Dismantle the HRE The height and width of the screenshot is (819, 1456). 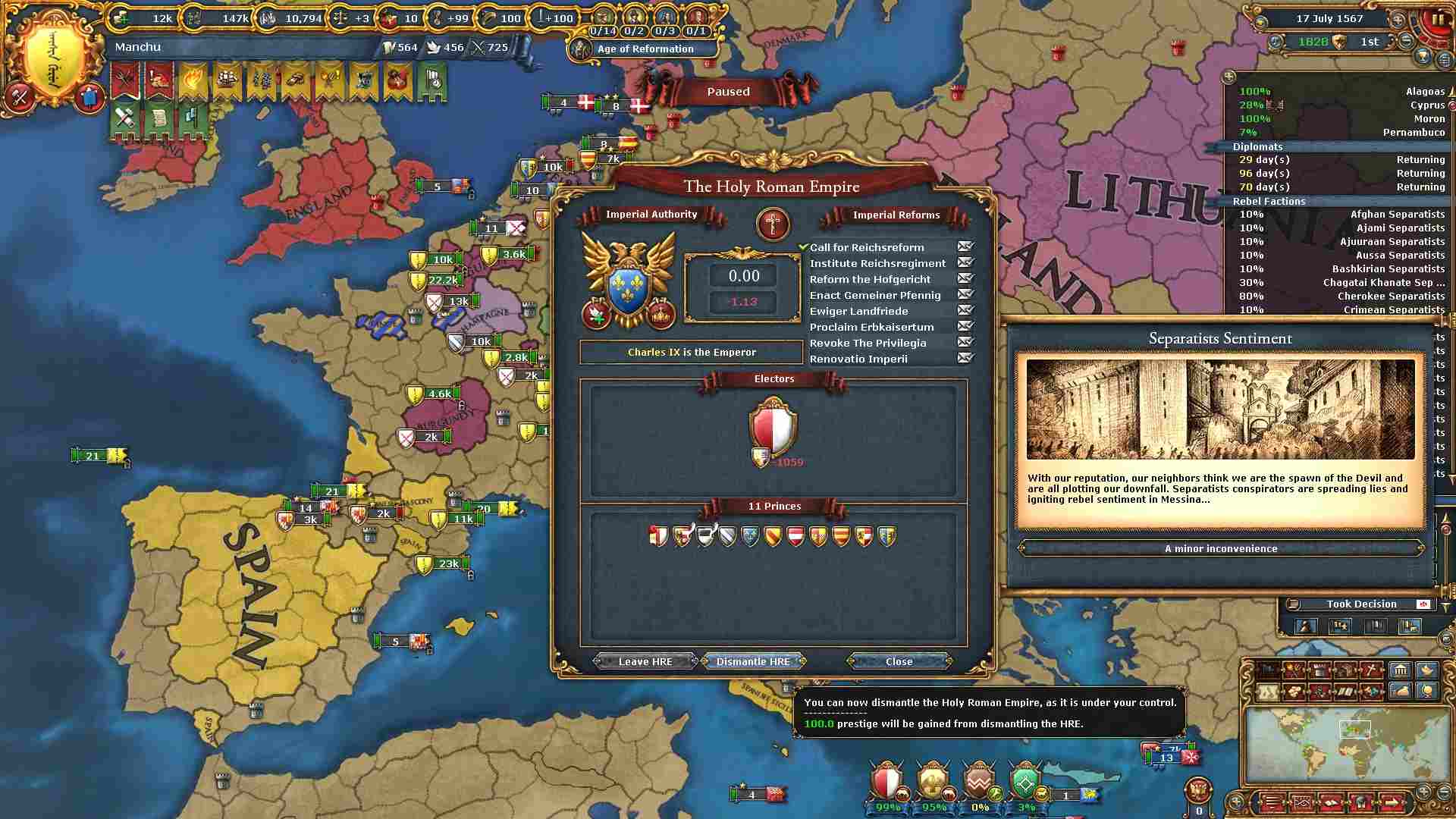(753, 661)
